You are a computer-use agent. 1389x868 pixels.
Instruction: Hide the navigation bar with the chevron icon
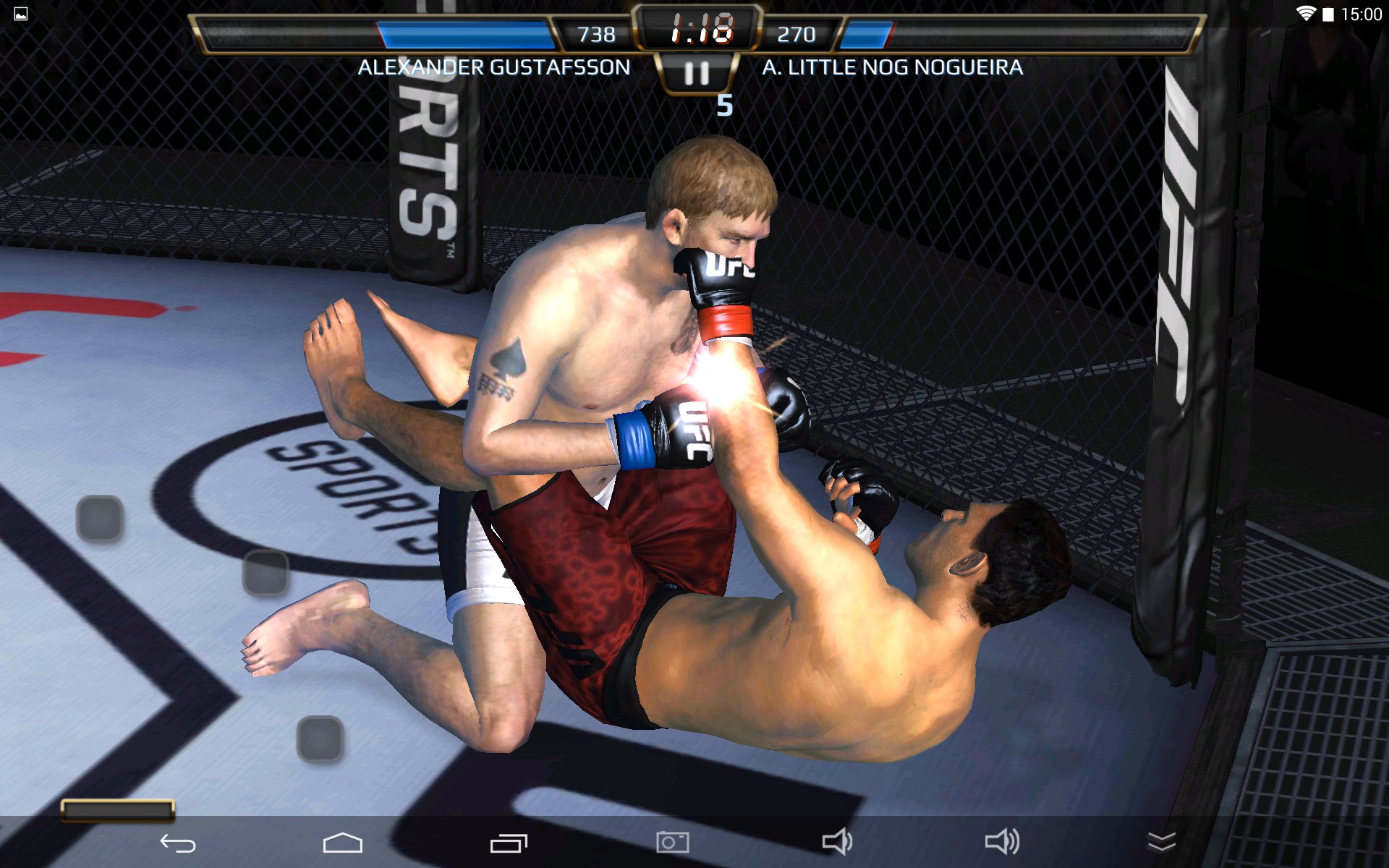pyautogui.click(x=1162, y=842)
